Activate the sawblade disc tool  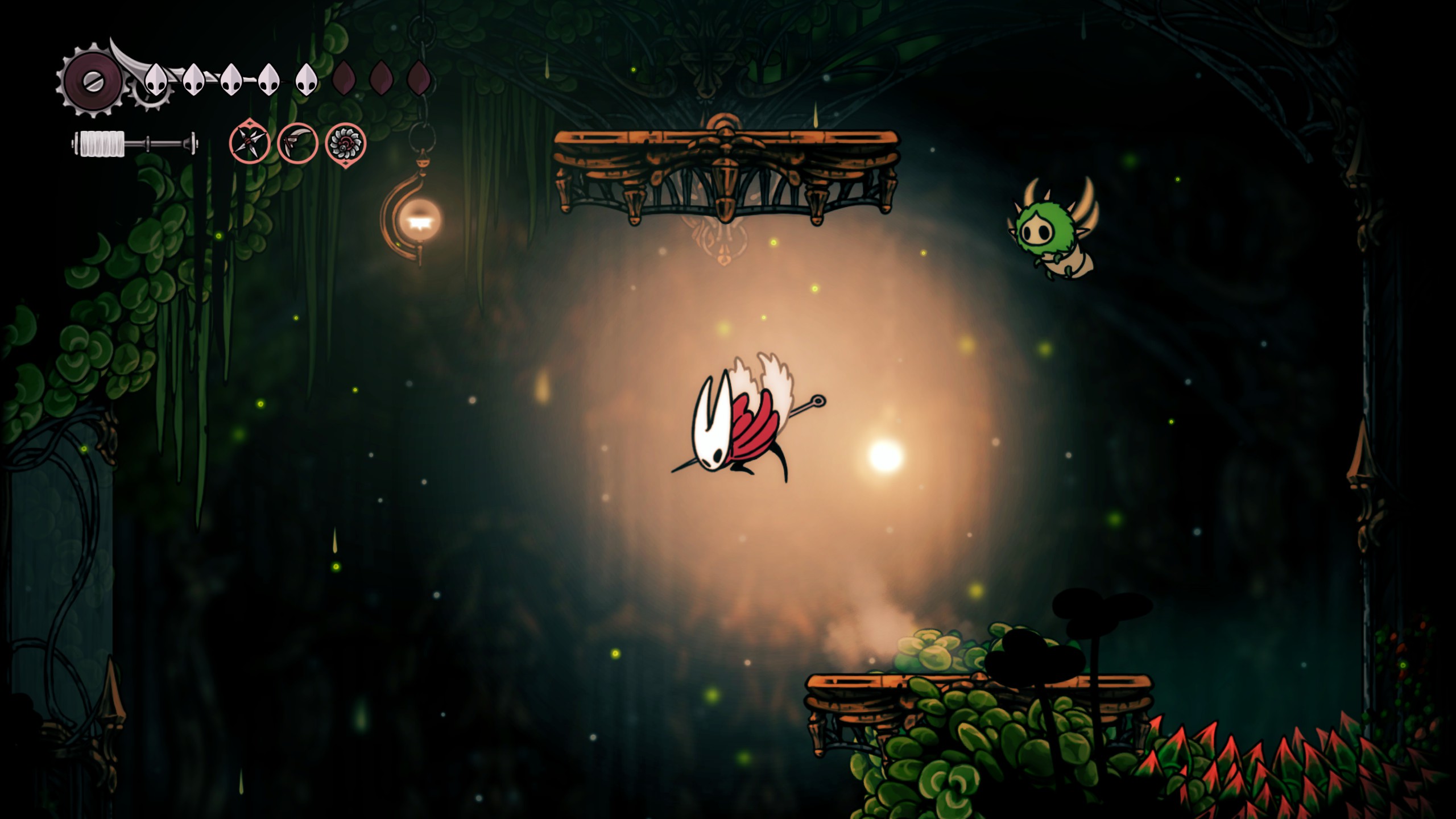pyautogui.click(x=345, y=143)
